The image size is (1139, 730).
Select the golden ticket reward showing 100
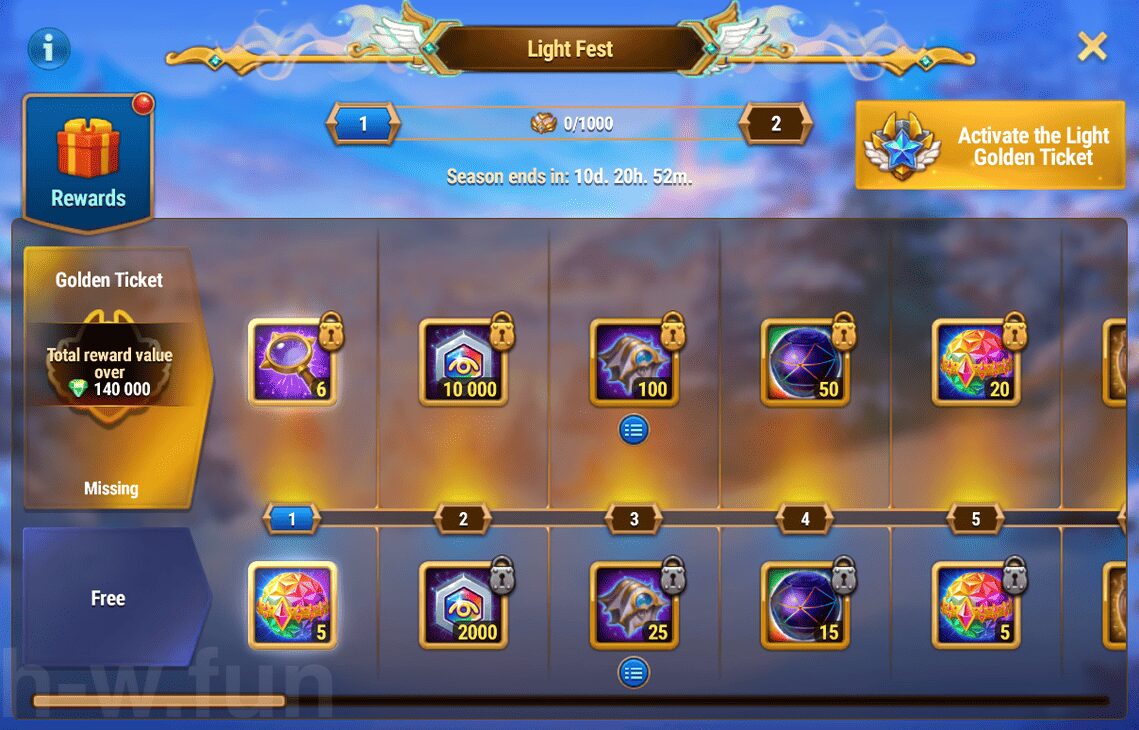click(x=634, y=362)
